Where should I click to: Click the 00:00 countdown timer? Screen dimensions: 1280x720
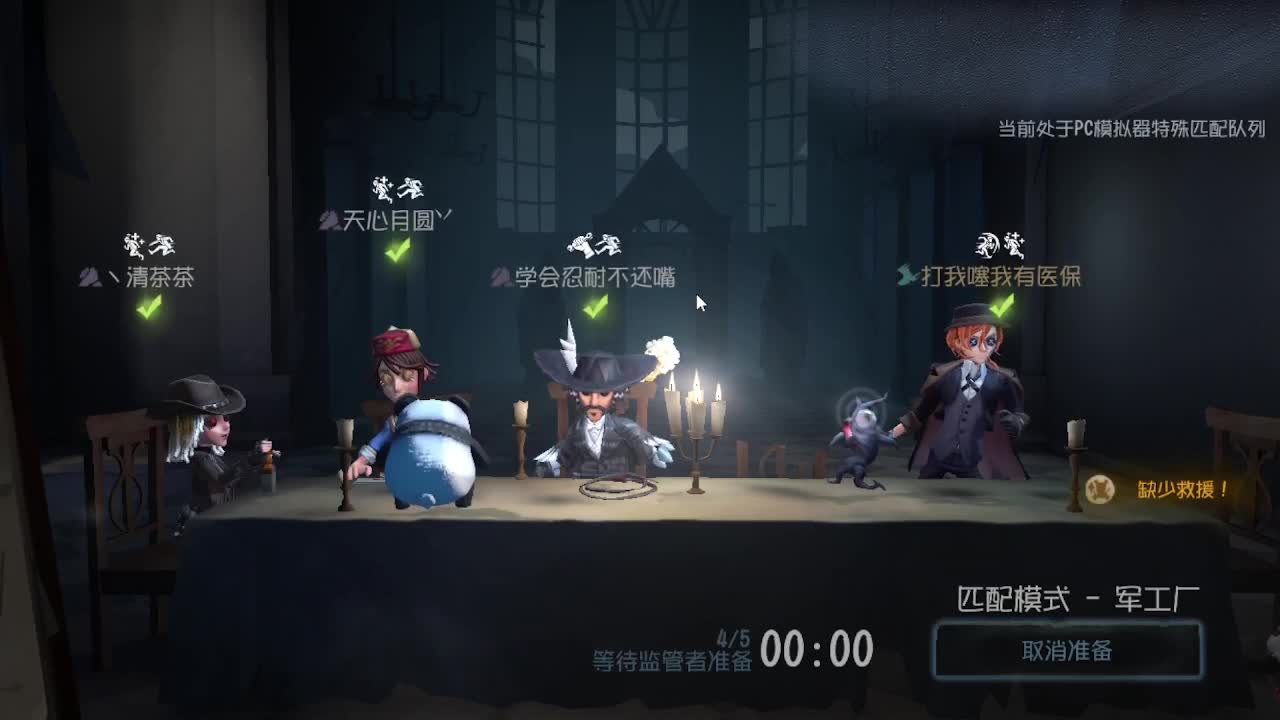[816, 650]
